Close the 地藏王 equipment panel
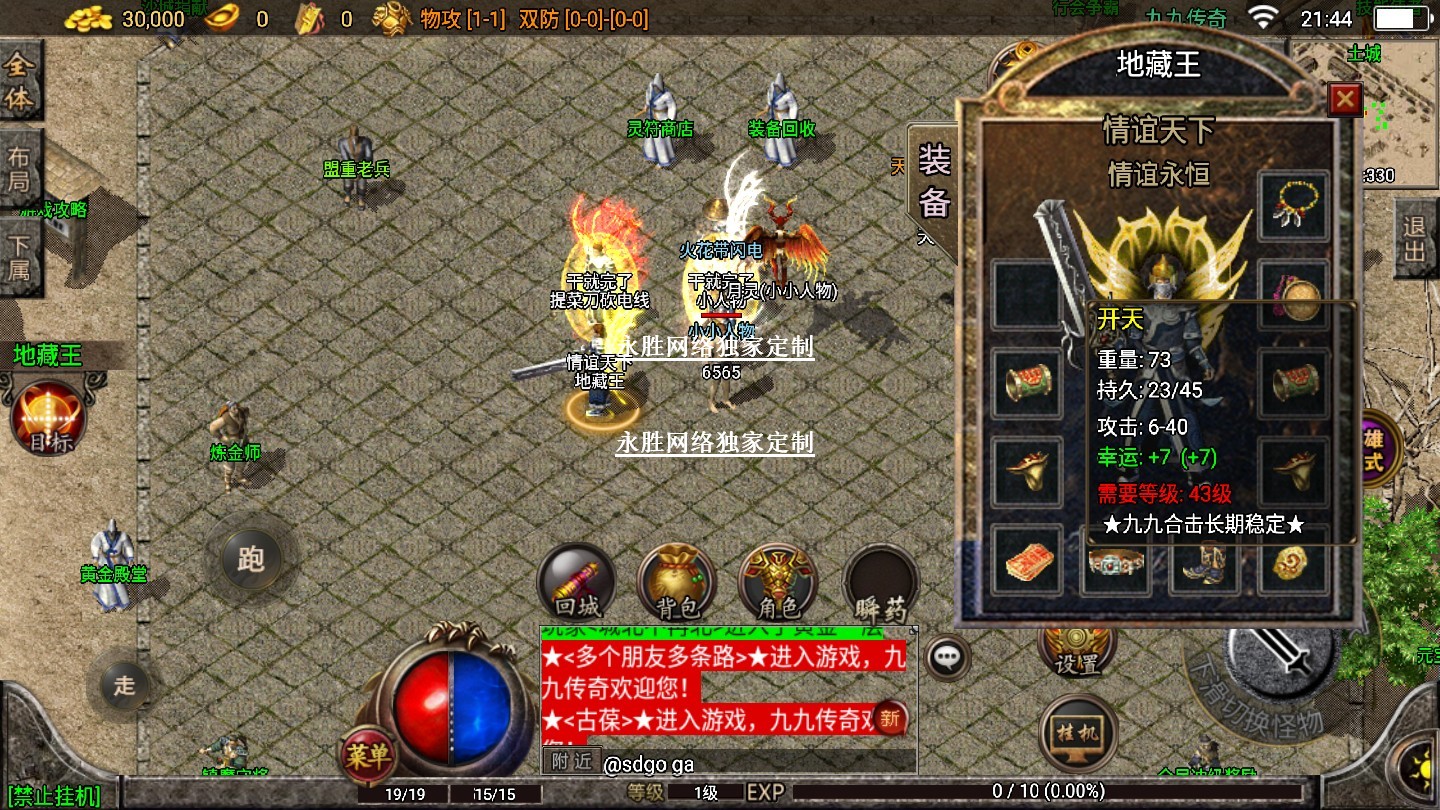The image size is (1440, 810). tap(1345, 99)
